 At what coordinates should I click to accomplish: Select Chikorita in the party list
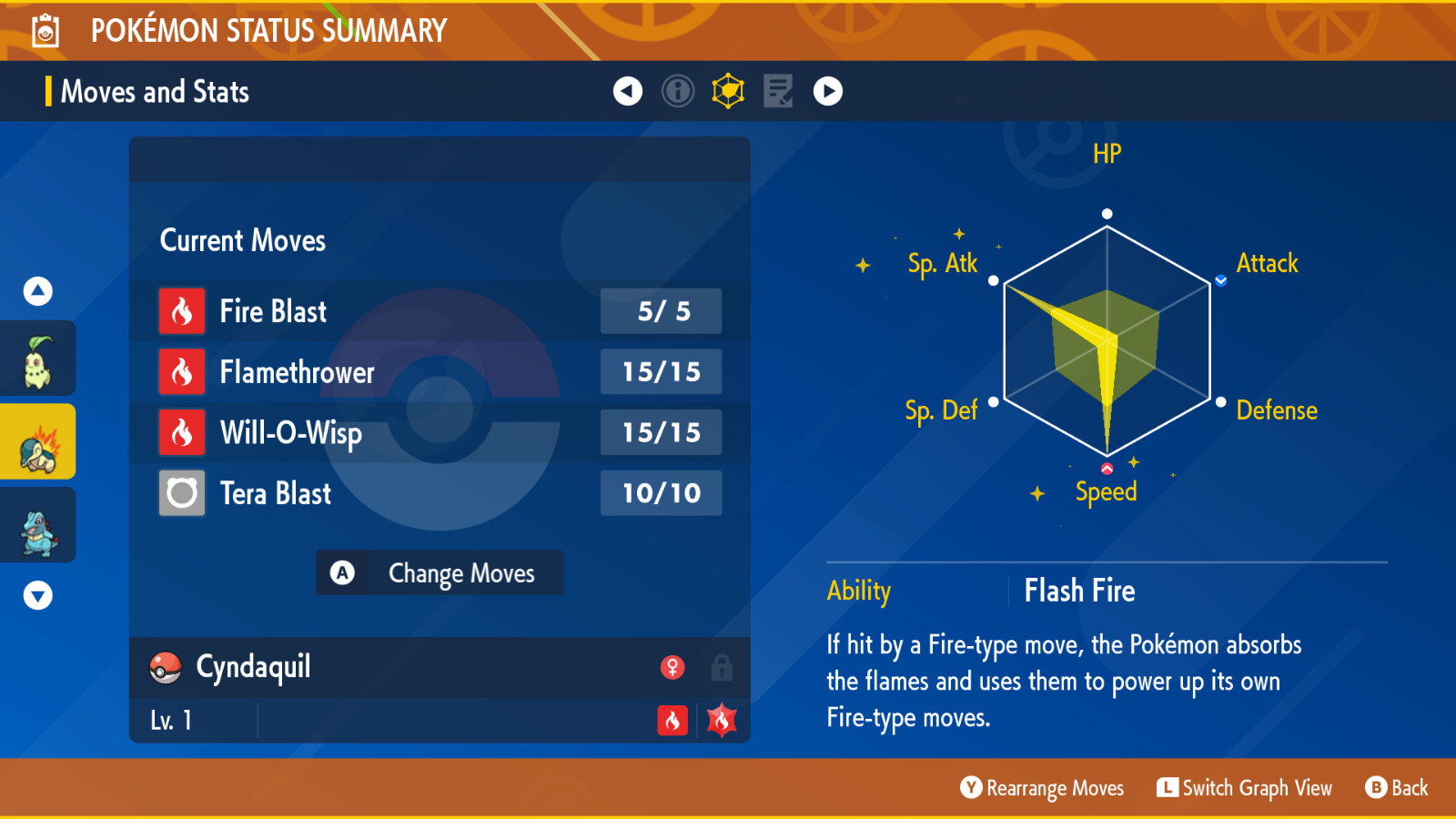pos(38,360)
